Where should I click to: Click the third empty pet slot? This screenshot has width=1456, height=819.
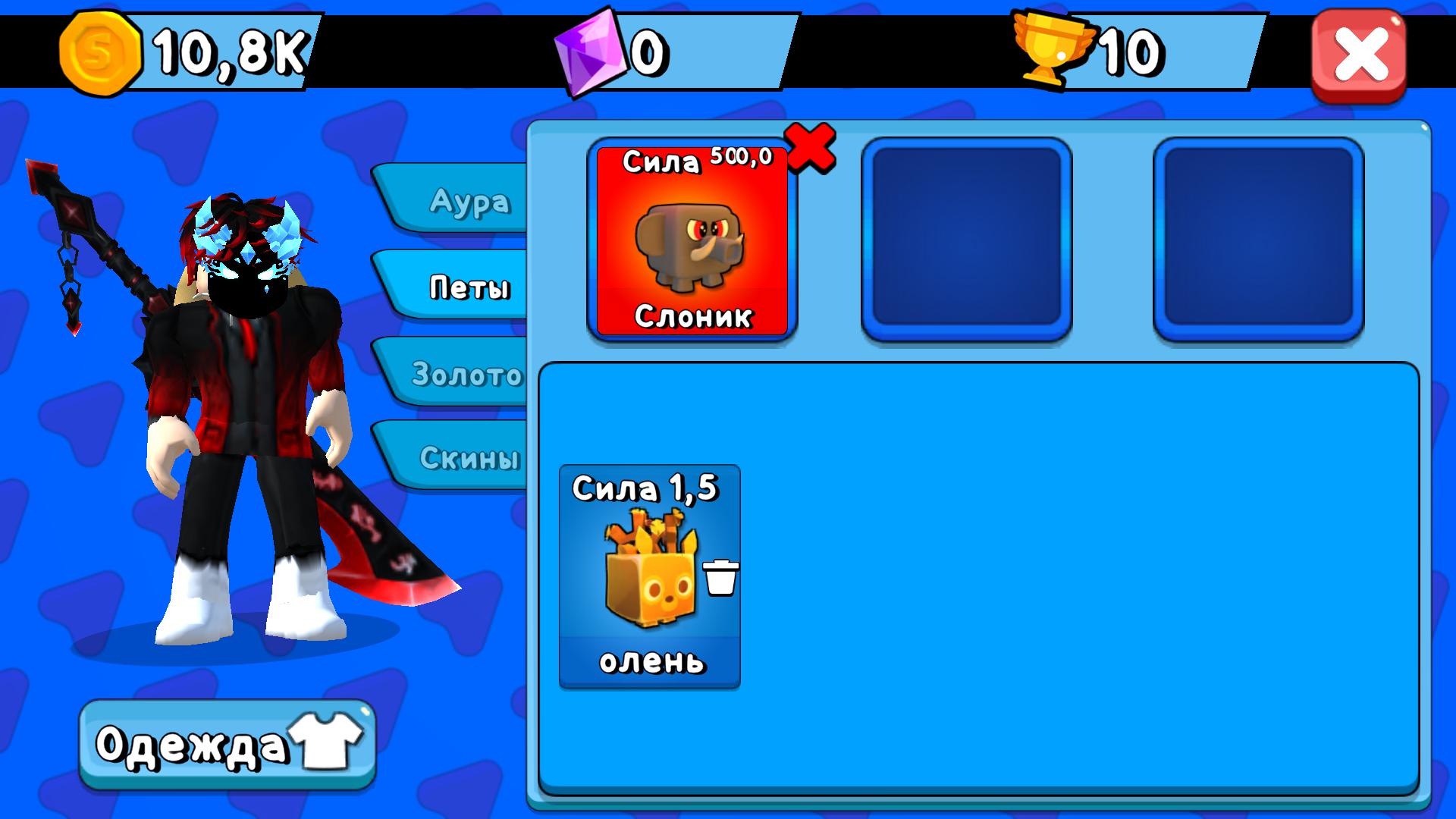[1257, 236]
